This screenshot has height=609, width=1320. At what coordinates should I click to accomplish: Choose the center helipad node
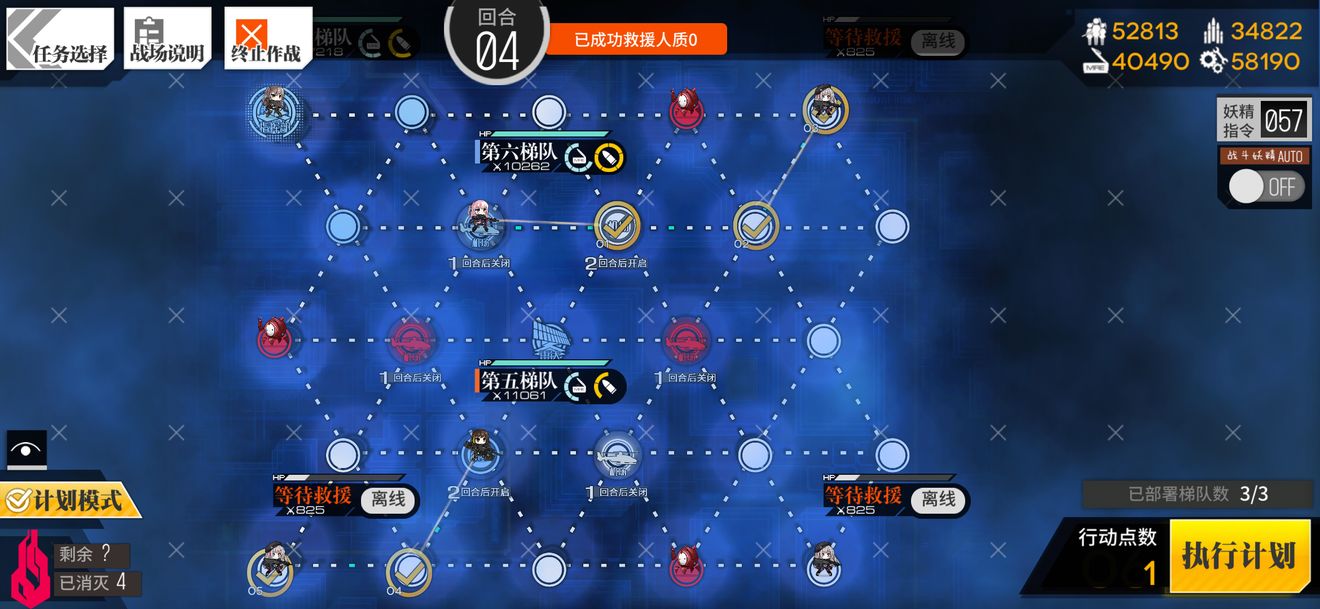pos(548,339)
